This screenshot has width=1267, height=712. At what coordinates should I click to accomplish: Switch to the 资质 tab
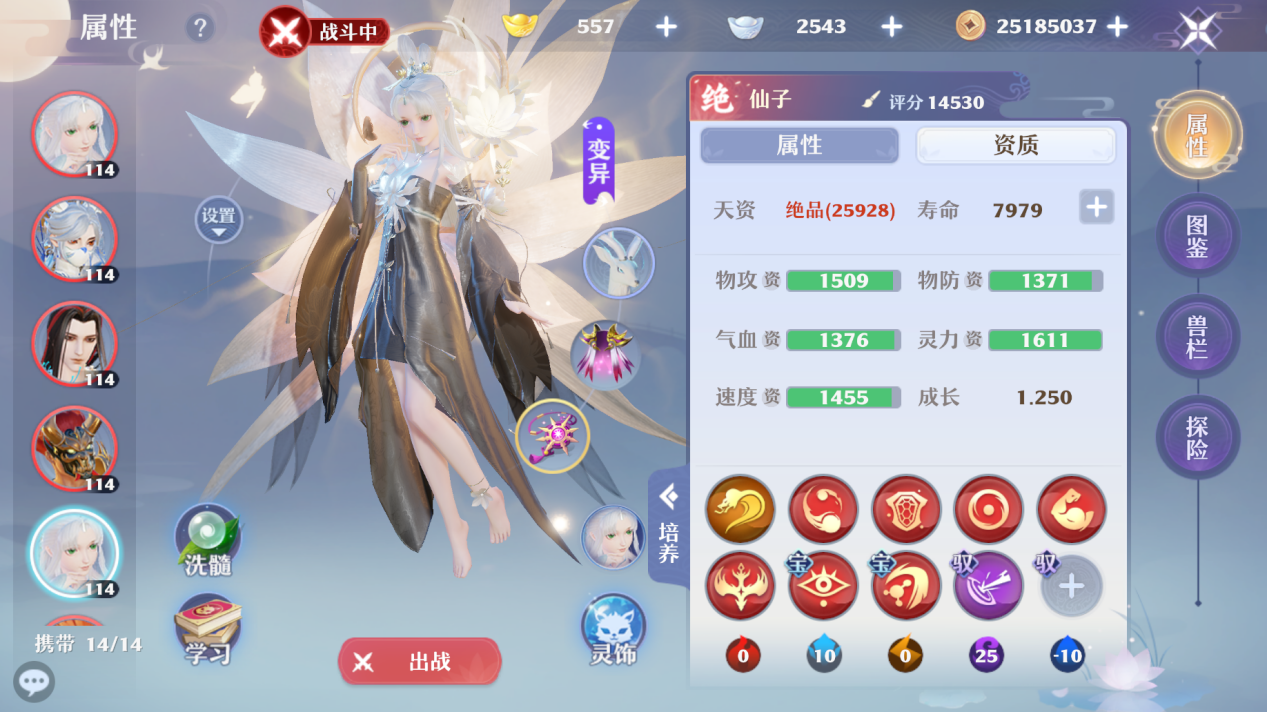point(1015,146)
